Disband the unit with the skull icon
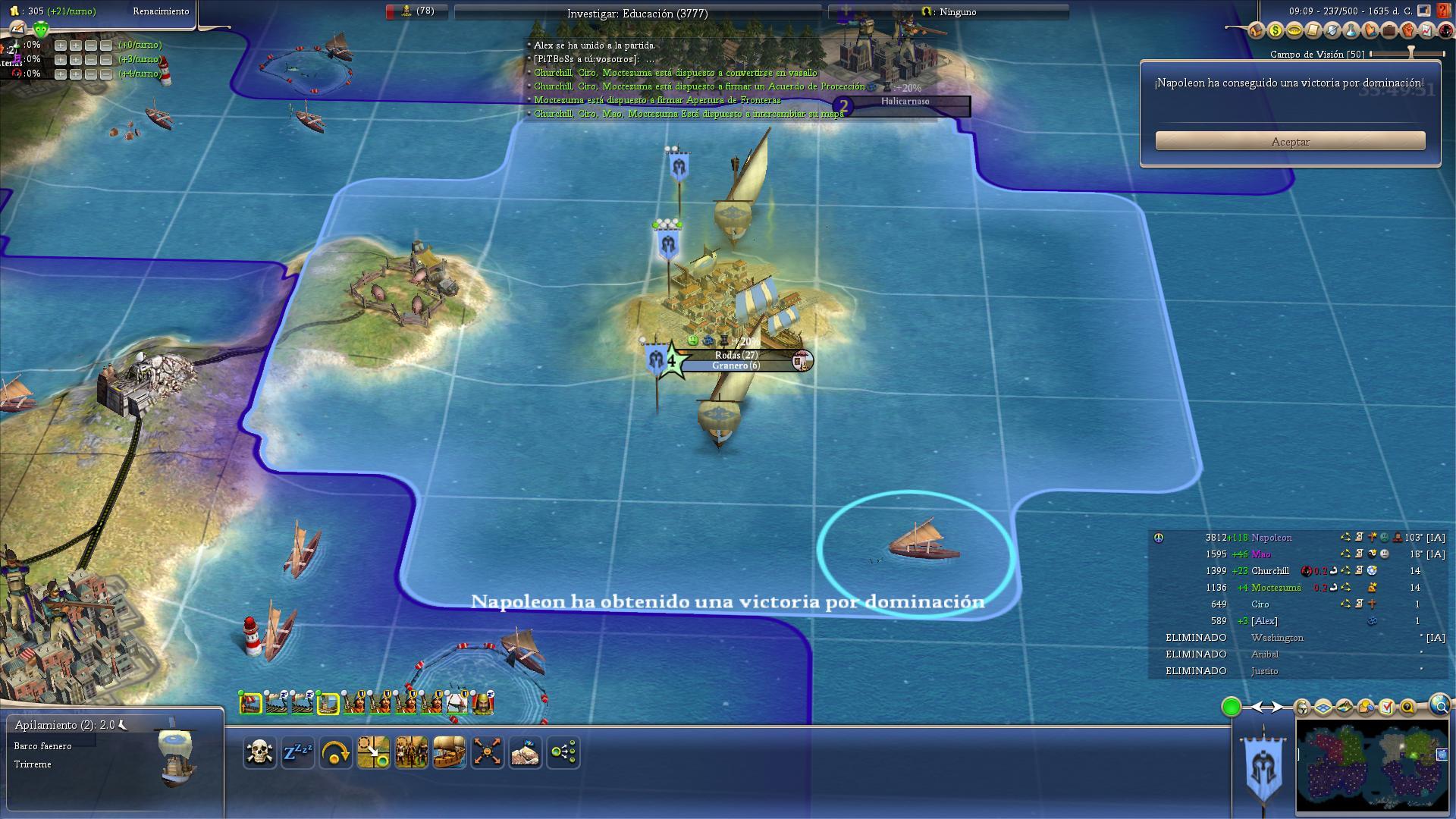This screenshot has width=1456, height=819. pyautogui.click(x=260, y=752)
